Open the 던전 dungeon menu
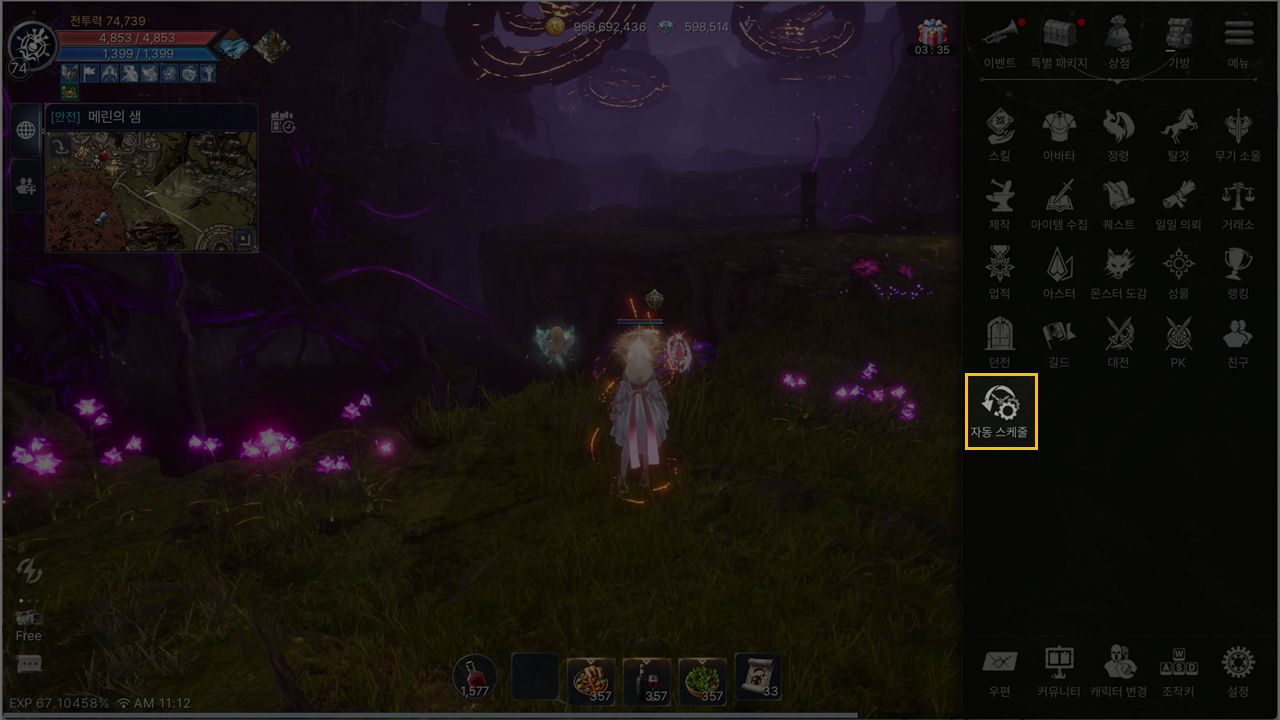This screenshot has width=1280, height=720. [x=999, y=340]
